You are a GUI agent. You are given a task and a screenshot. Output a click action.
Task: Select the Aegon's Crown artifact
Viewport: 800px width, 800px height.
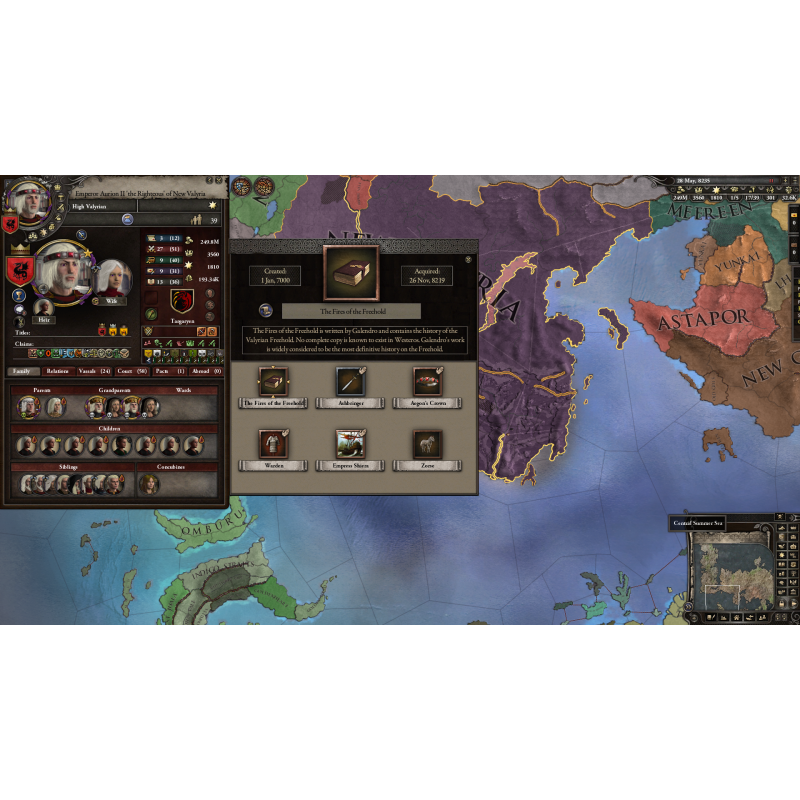(x=427, y=381)
